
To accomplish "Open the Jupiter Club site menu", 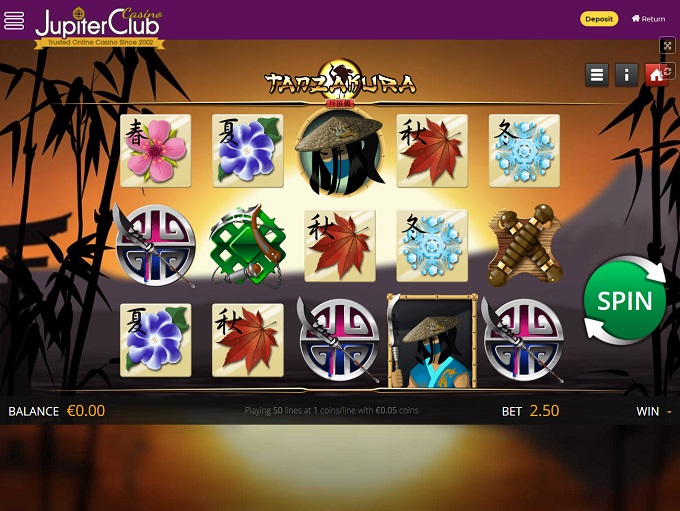I will pos(15,21).
